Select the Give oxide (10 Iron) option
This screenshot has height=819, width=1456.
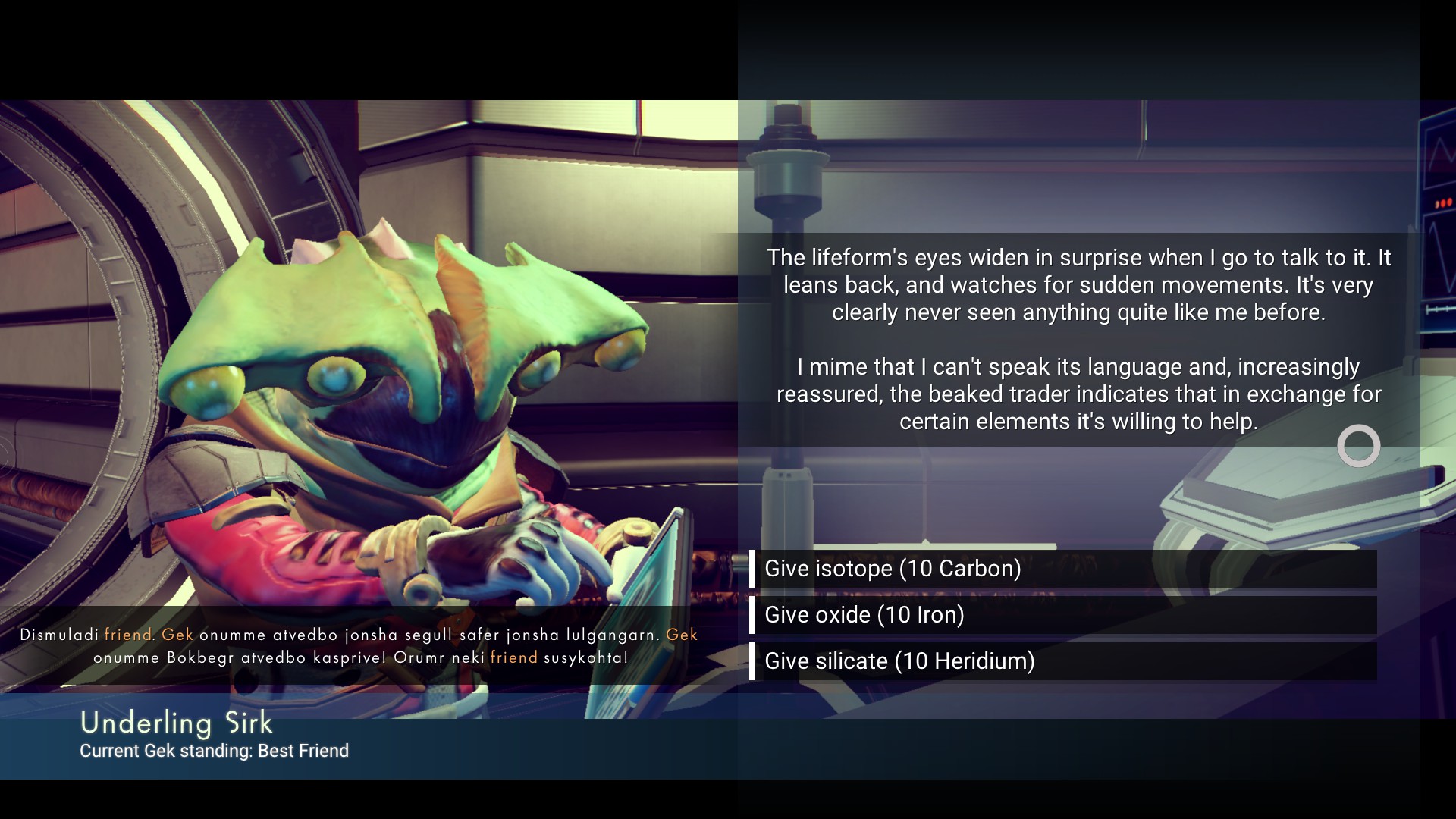[1062, 615]
